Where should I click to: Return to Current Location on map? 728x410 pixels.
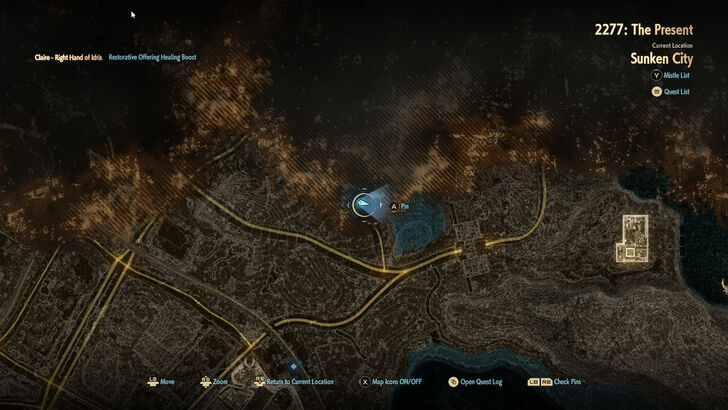tap(292, 382)
